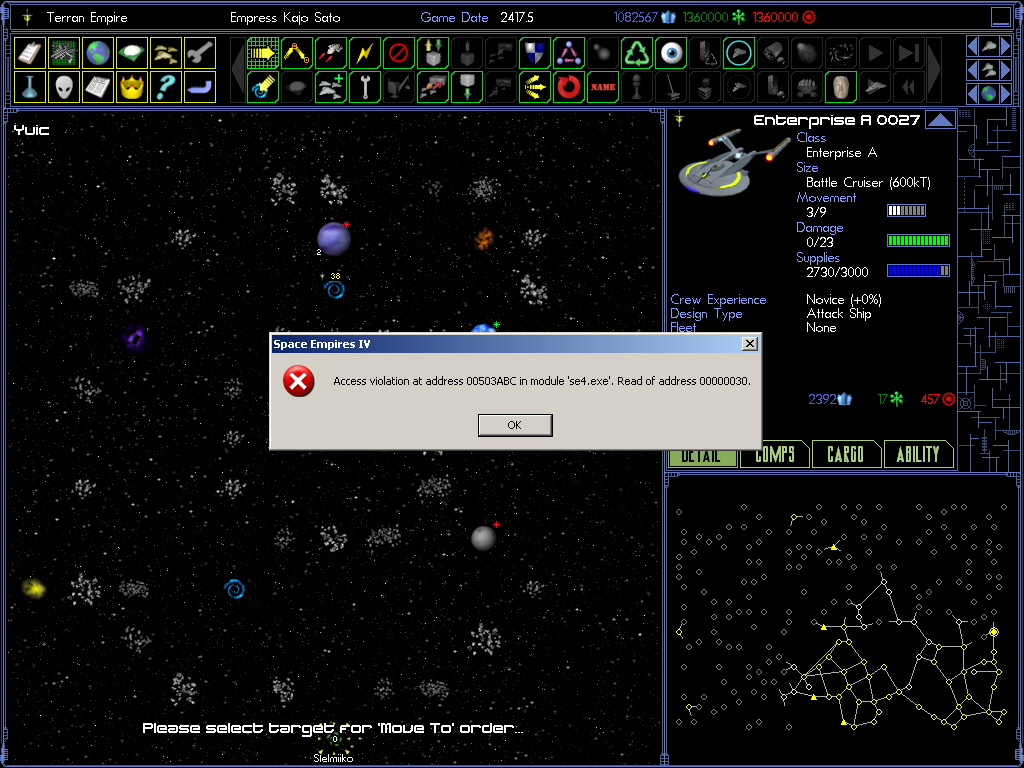Image resolution: width=1024 pixels, height=768 pixels.
Task: Open the gold crown icon
Action: click(132, 87)
